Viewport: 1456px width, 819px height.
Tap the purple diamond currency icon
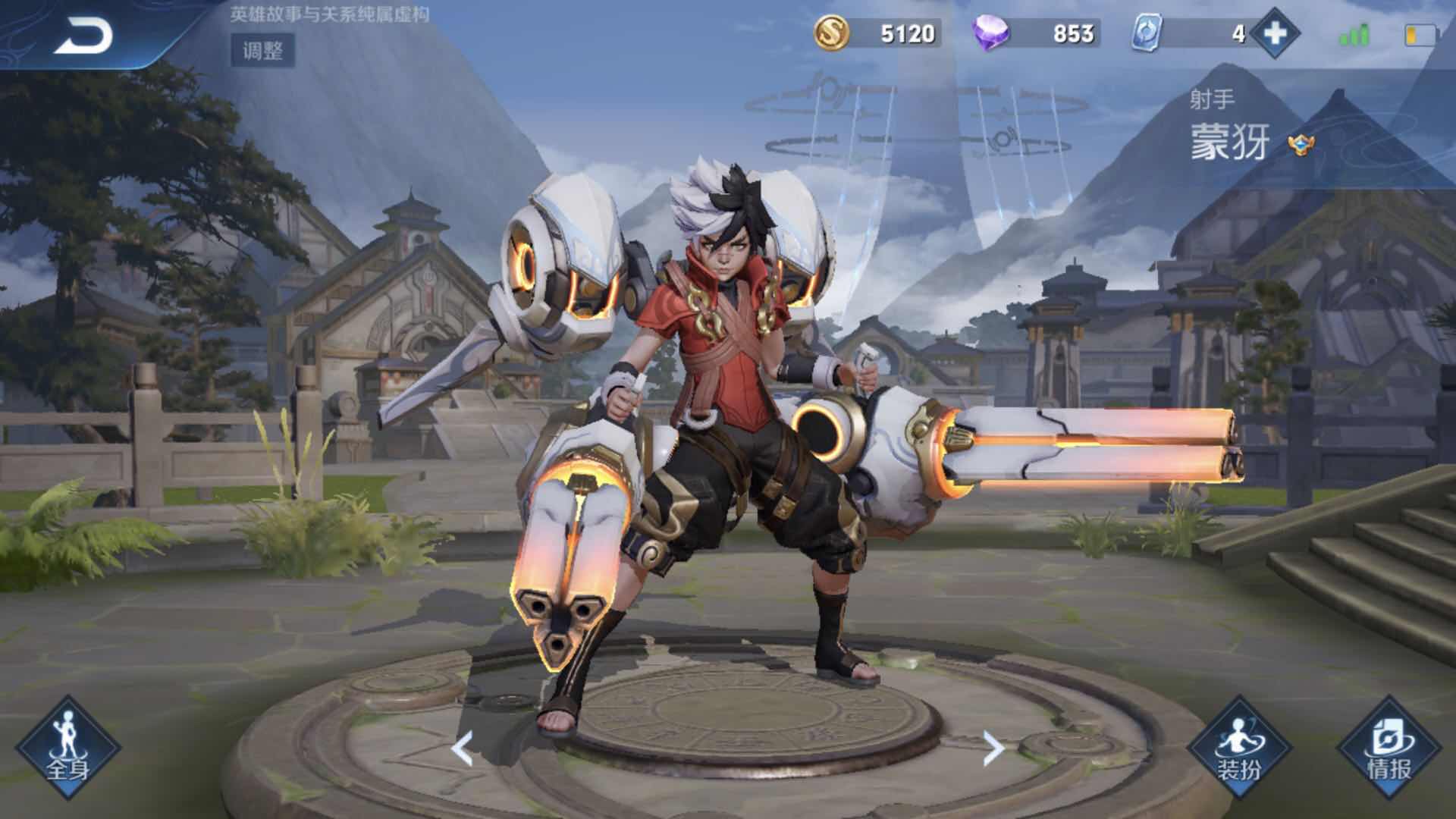pos(991,34)
